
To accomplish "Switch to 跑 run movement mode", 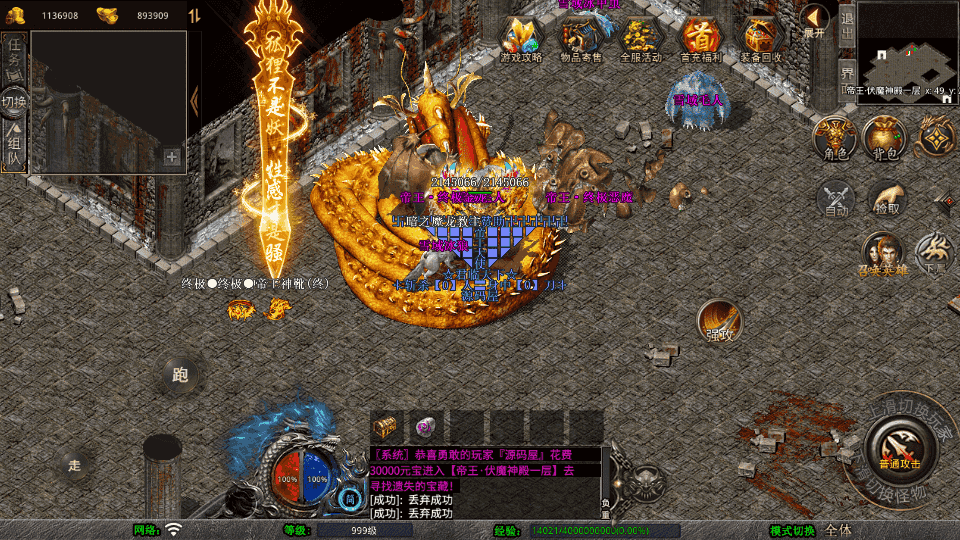I will click(180, 375).
